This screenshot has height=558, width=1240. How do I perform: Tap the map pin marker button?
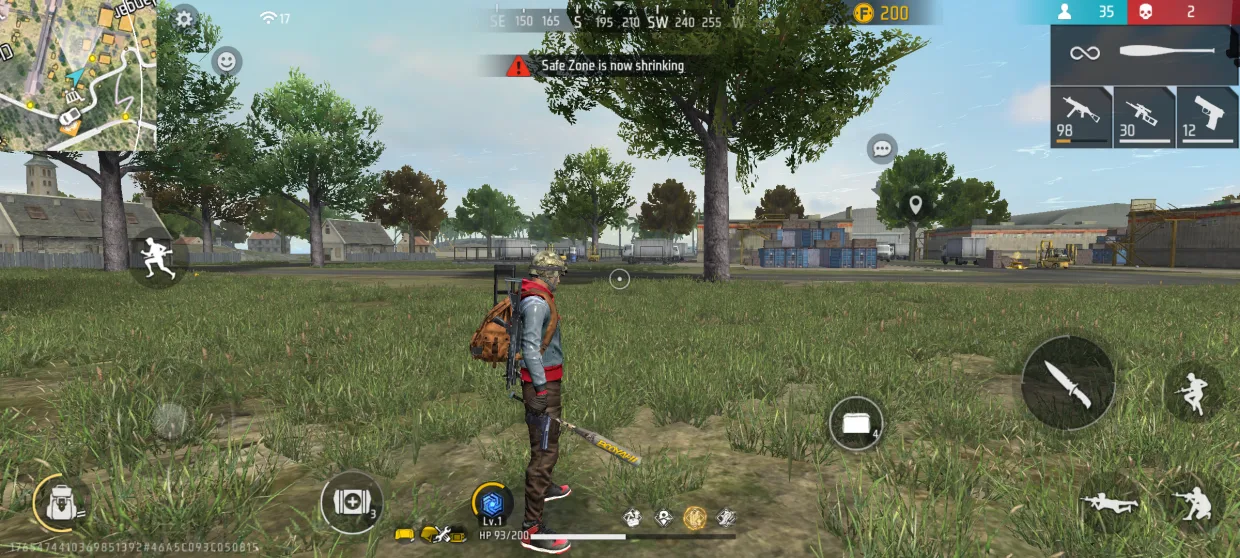click(914, 206)
